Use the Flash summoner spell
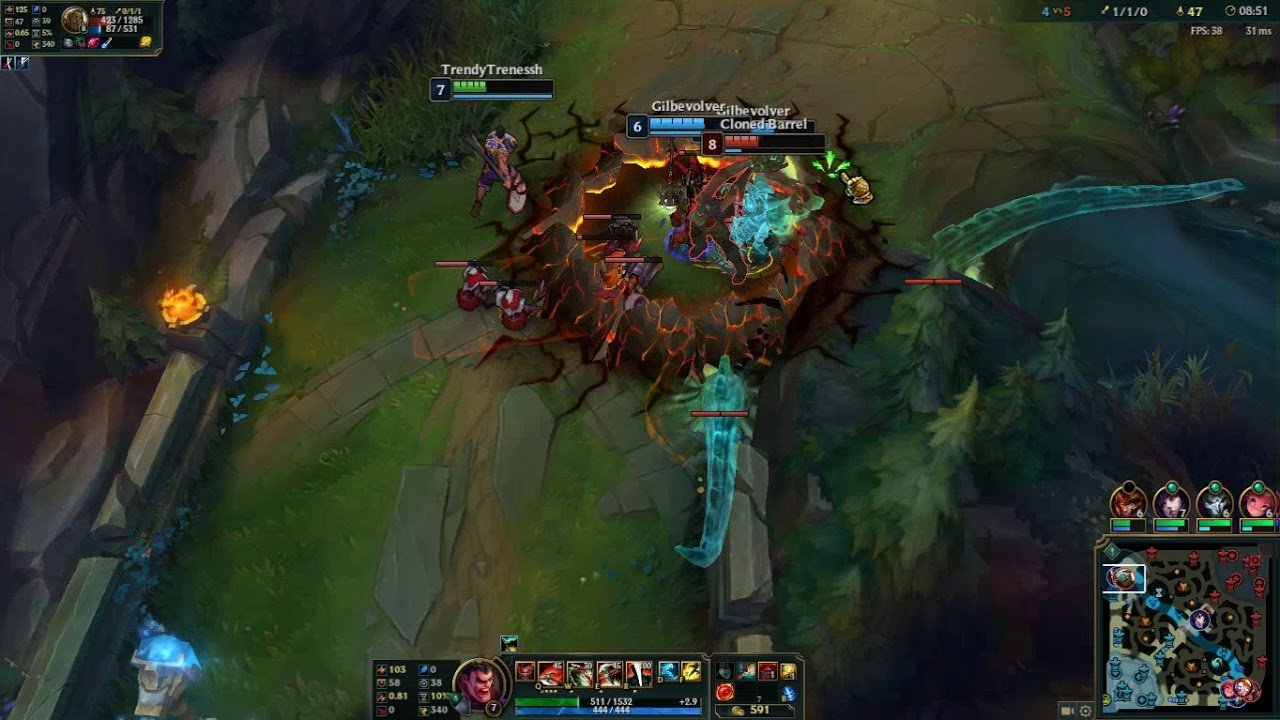This screenshot has width=1280, height=720. [x=691, y=671]
